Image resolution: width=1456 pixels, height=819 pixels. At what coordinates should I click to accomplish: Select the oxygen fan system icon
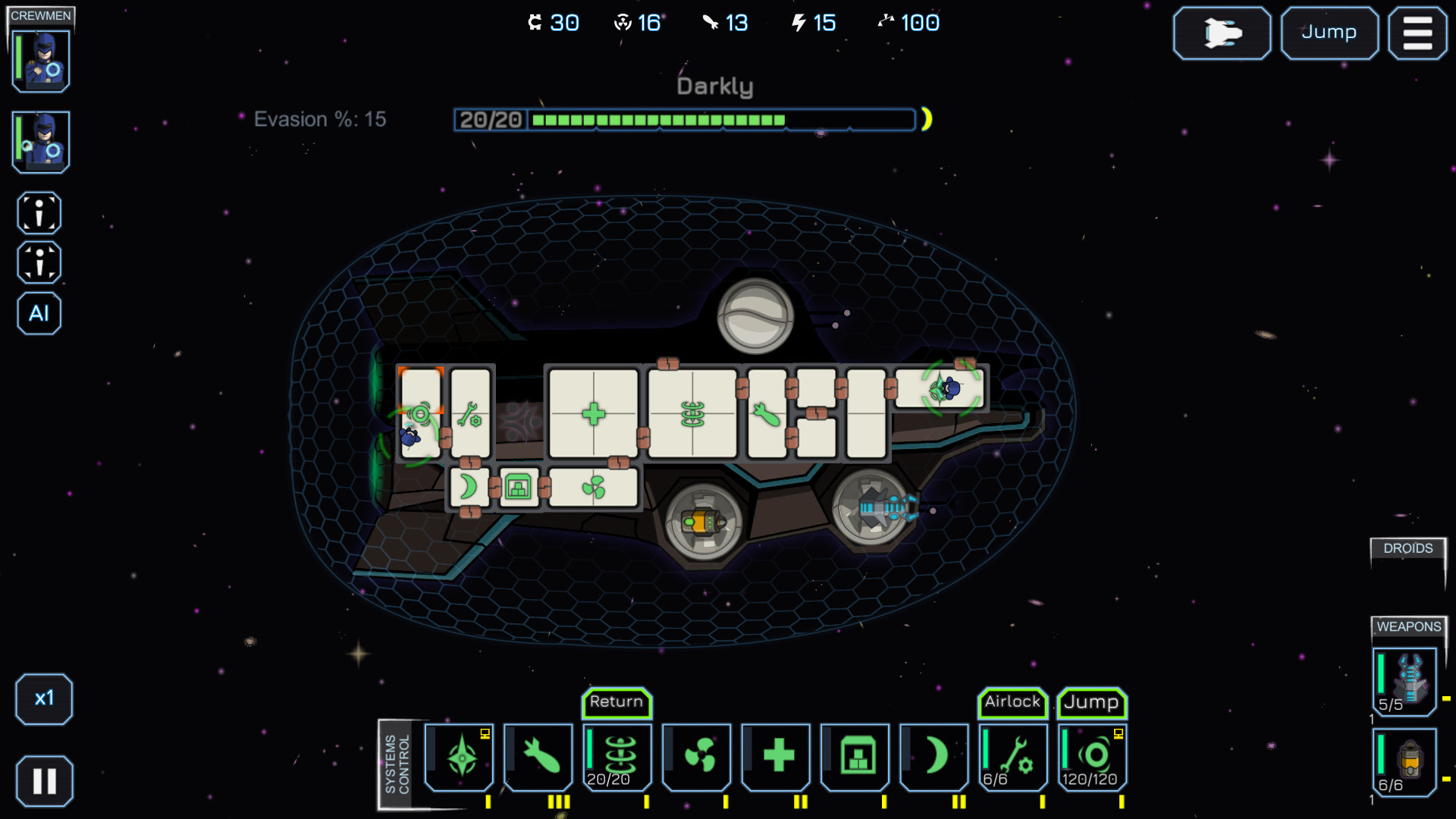(698, 757)
